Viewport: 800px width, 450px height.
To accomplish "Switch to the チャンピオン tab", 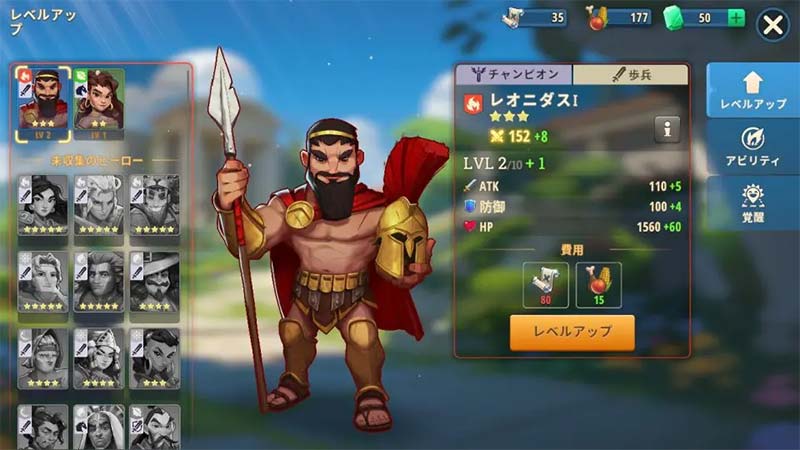I will click(514, 74).
